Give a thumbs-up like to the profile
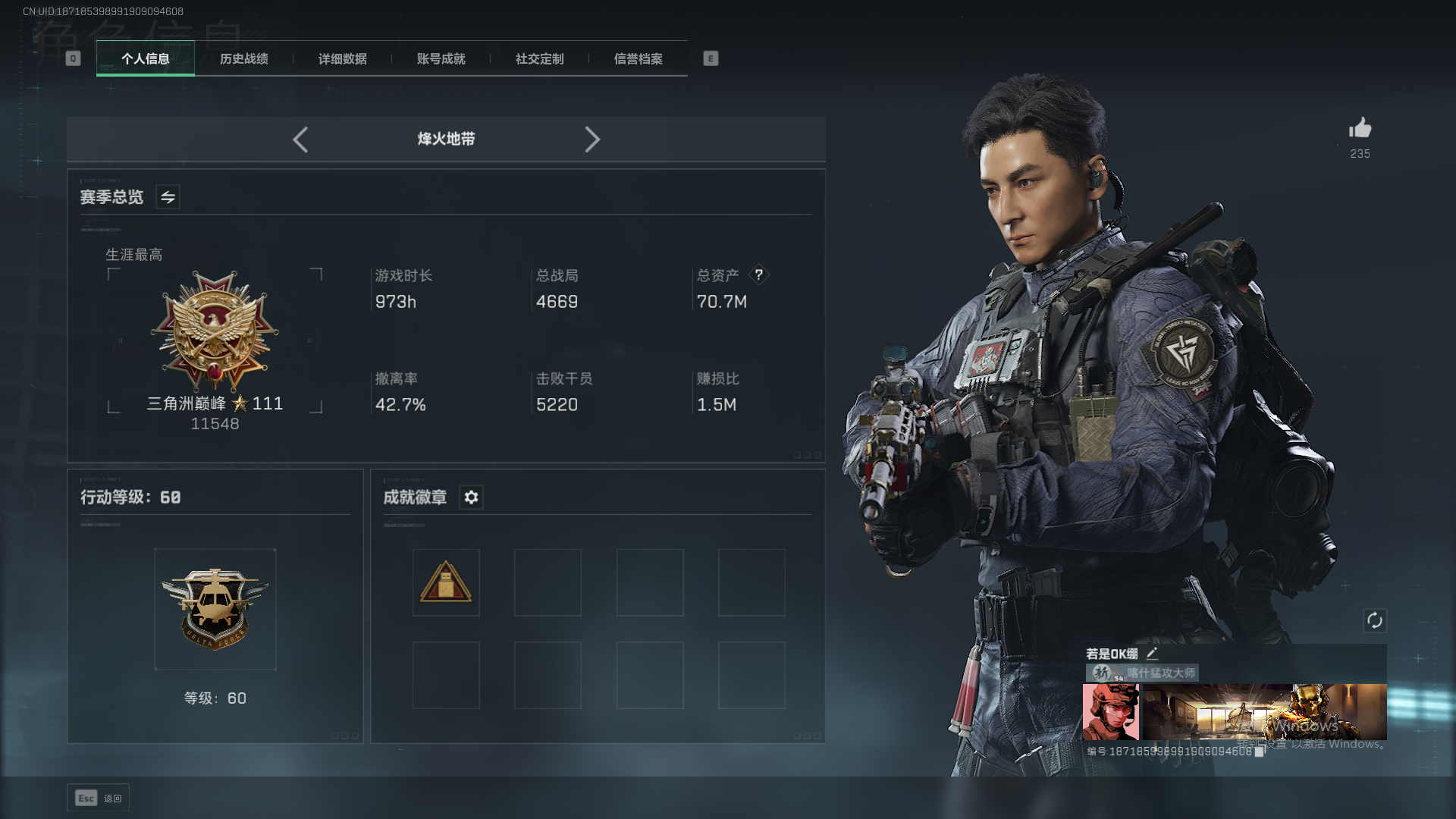This screenshot has width=1456, height=819. point(1360,128)
